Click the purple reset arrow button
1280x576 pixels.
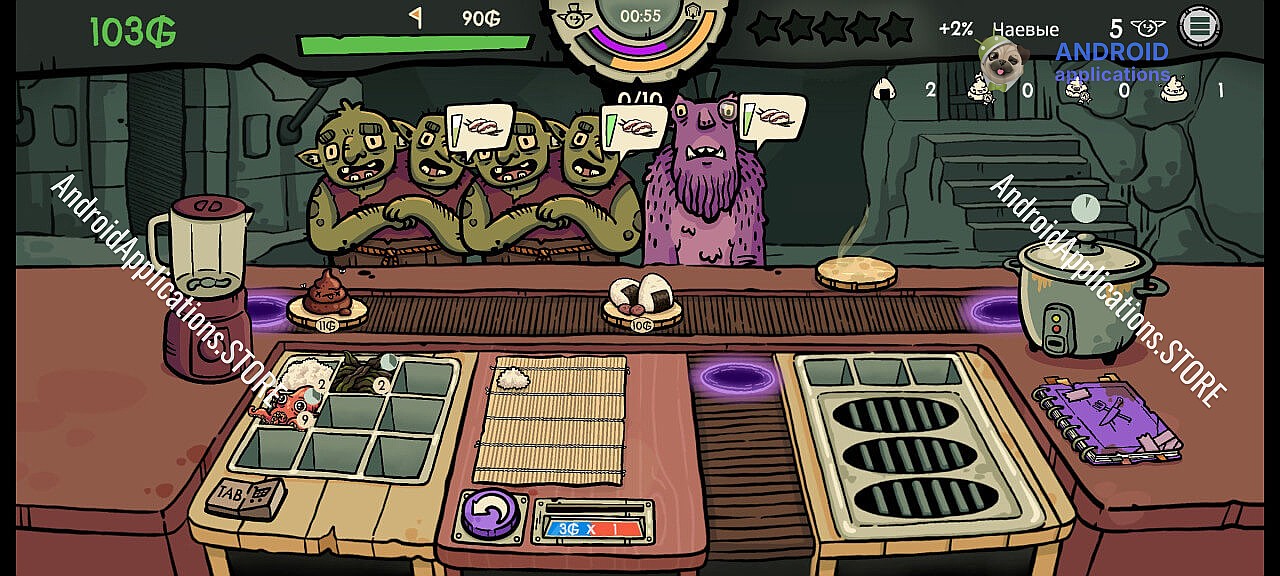[x=488, y=514]
